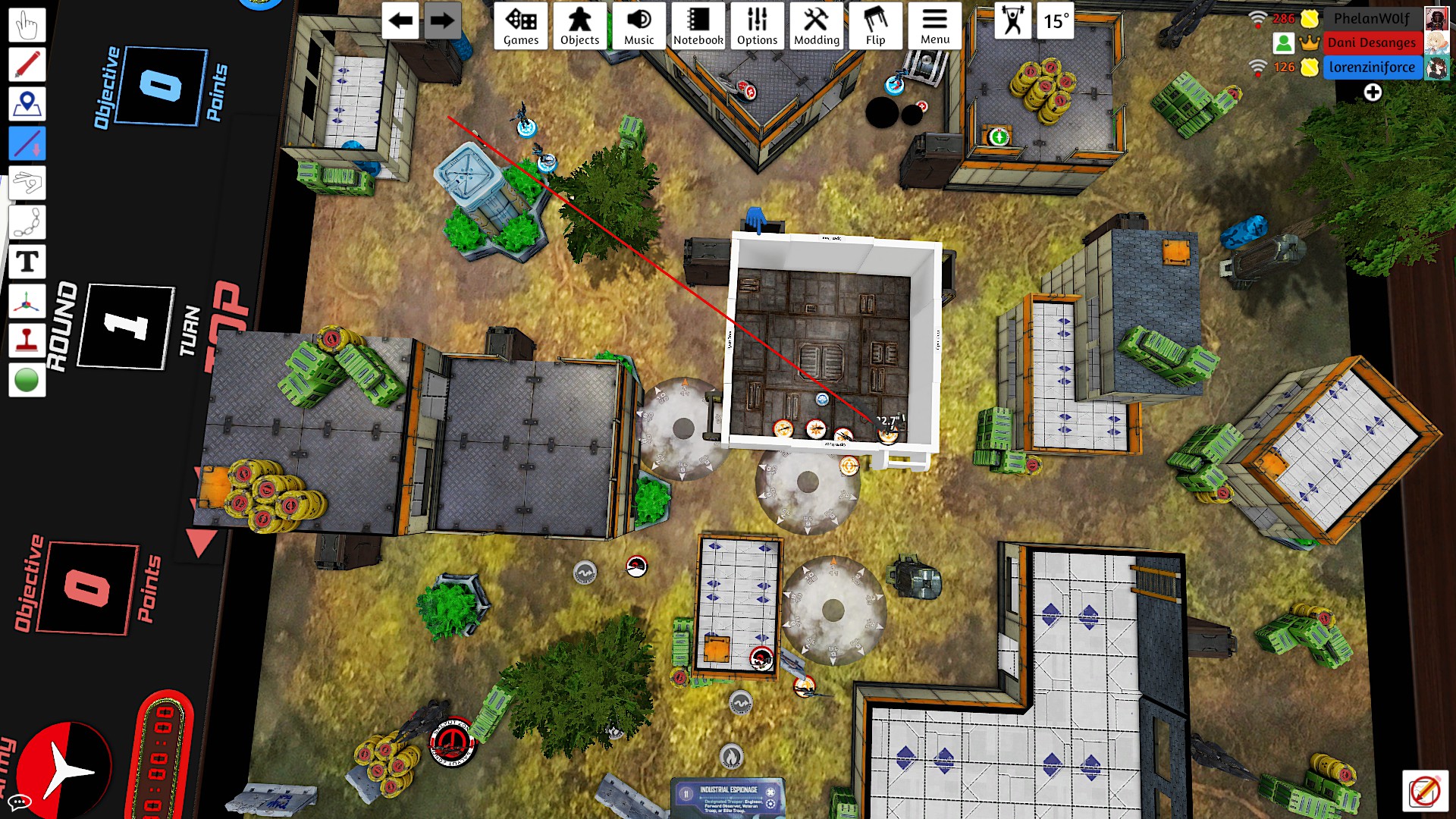
Task: Open the Options menu
Action: [757, 26]
